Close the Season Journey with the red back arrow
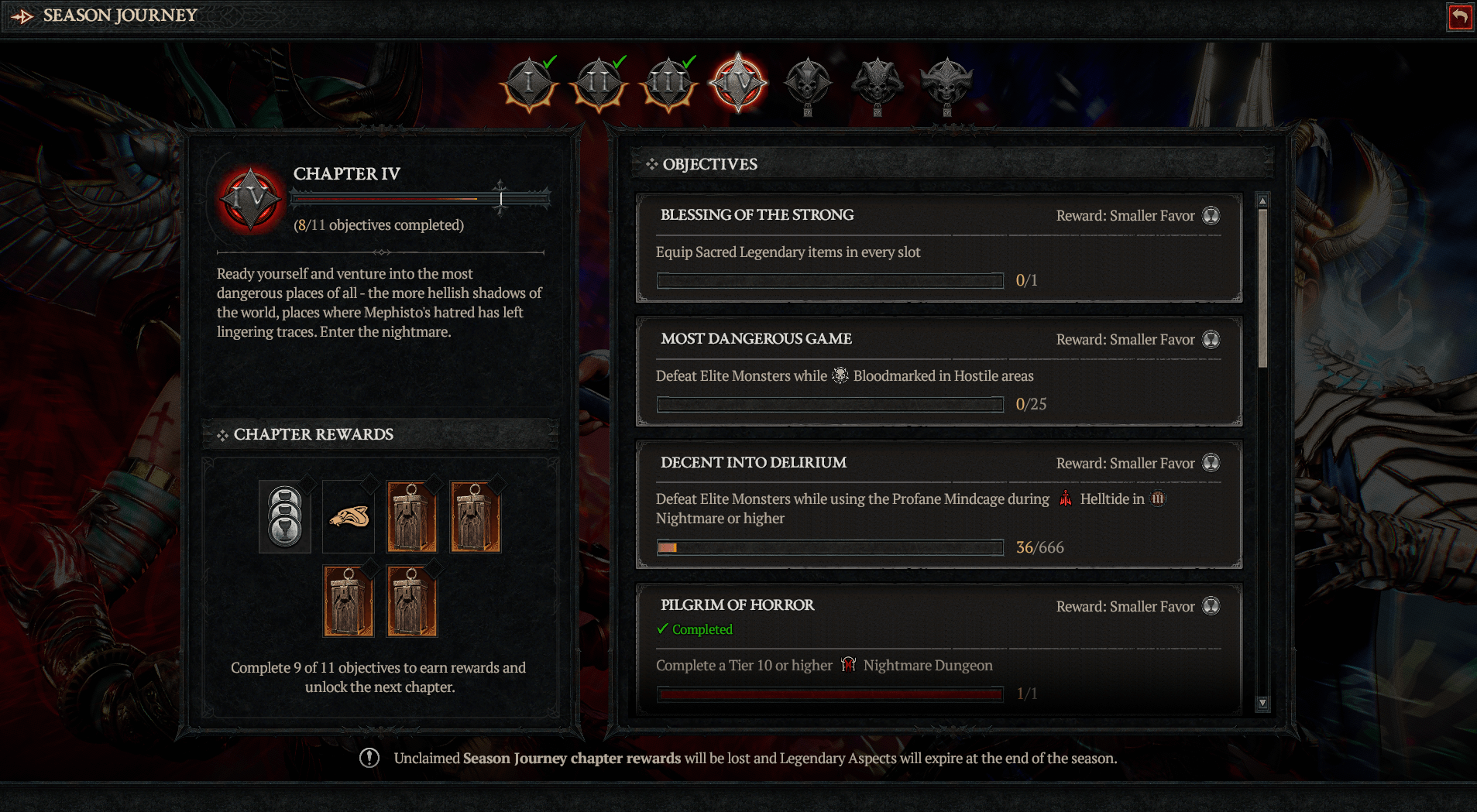The height and width of the screenshot is (812, 1477). [x=1459, y=17]
